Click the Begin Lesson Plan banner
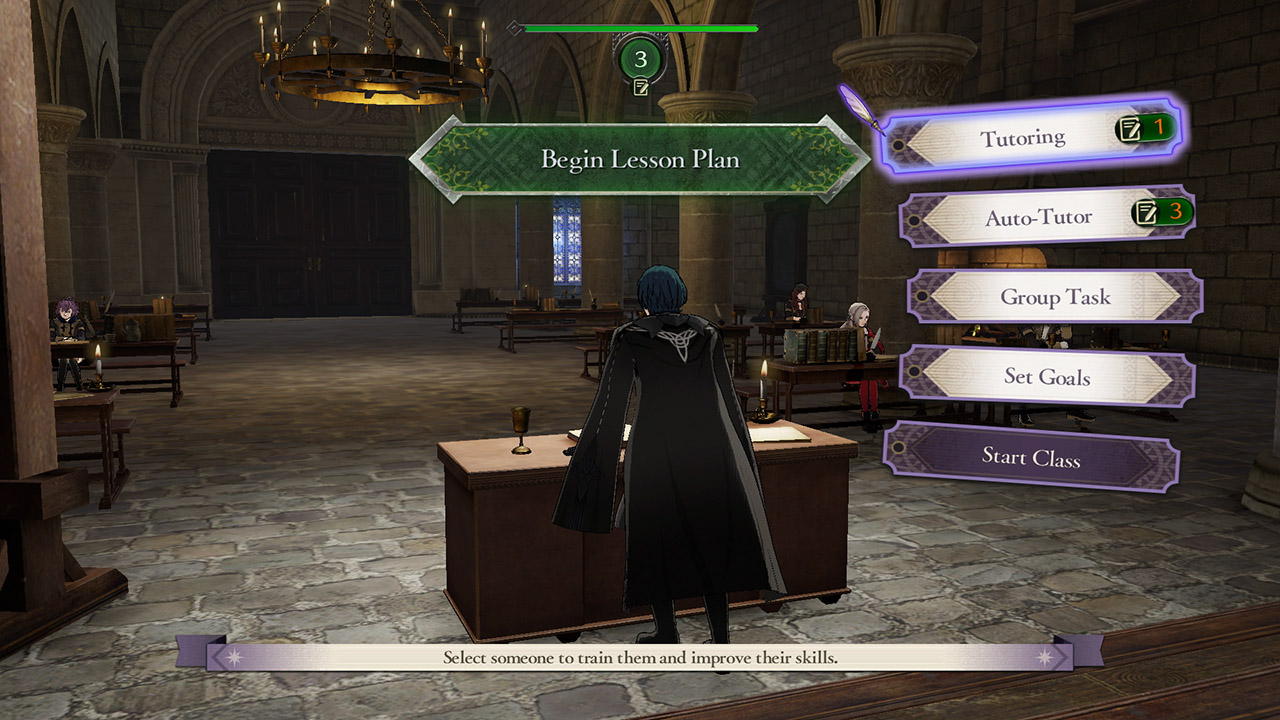The width and height of the screenshot is (1280, 720). pyautogui.click(x=640, y=160)
